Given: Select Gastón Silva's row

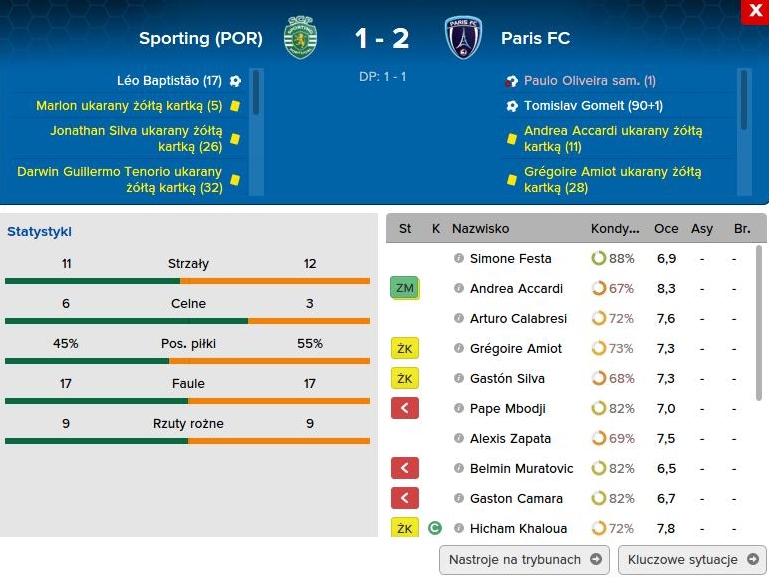Looking at the screenshot, I should pos(508,379).
